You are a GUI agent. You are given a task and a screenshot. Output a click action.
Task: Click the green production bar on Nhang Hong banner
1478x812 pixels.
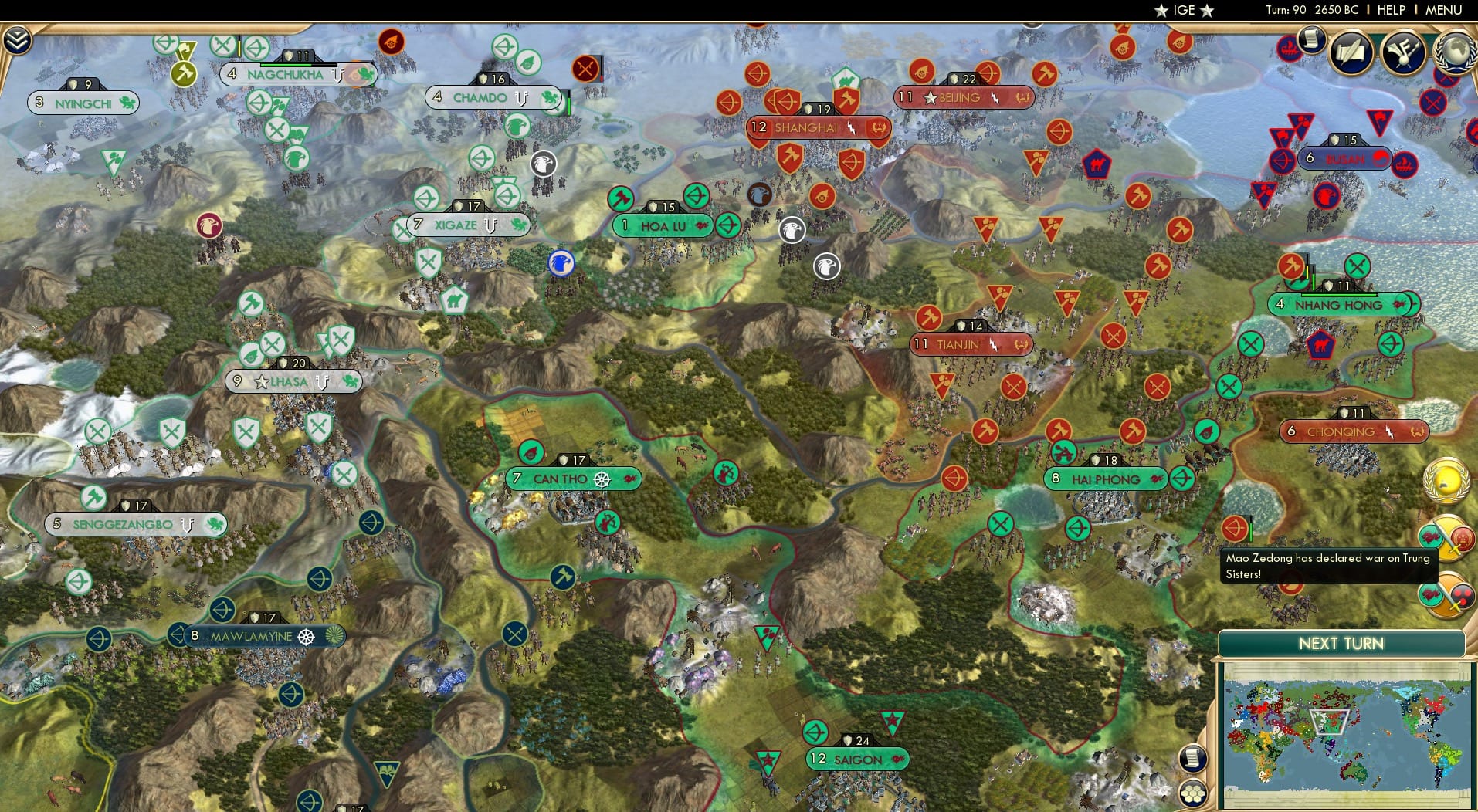[x=1338, y=296]
